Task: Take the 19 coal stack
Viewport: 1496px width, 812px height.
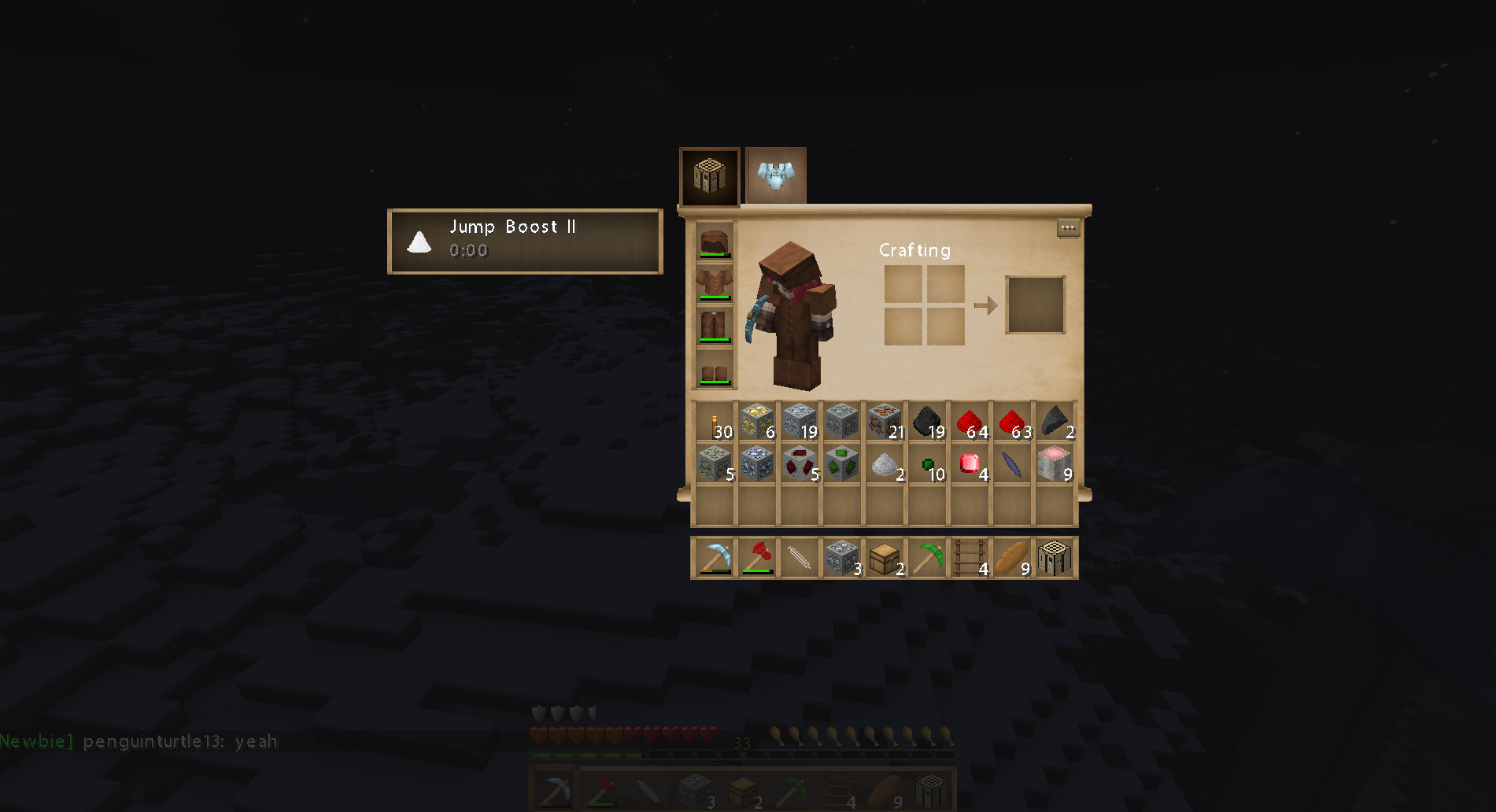Action: coord(927,423)
